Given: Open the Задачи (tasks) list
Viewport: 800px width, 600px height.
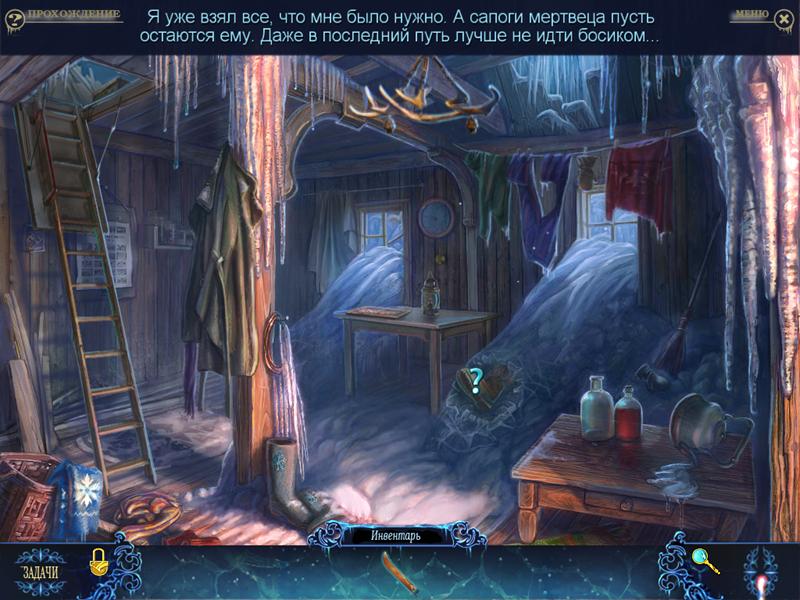Looking at the screenshot, I should pyautogui.click(x=40, y=572).
